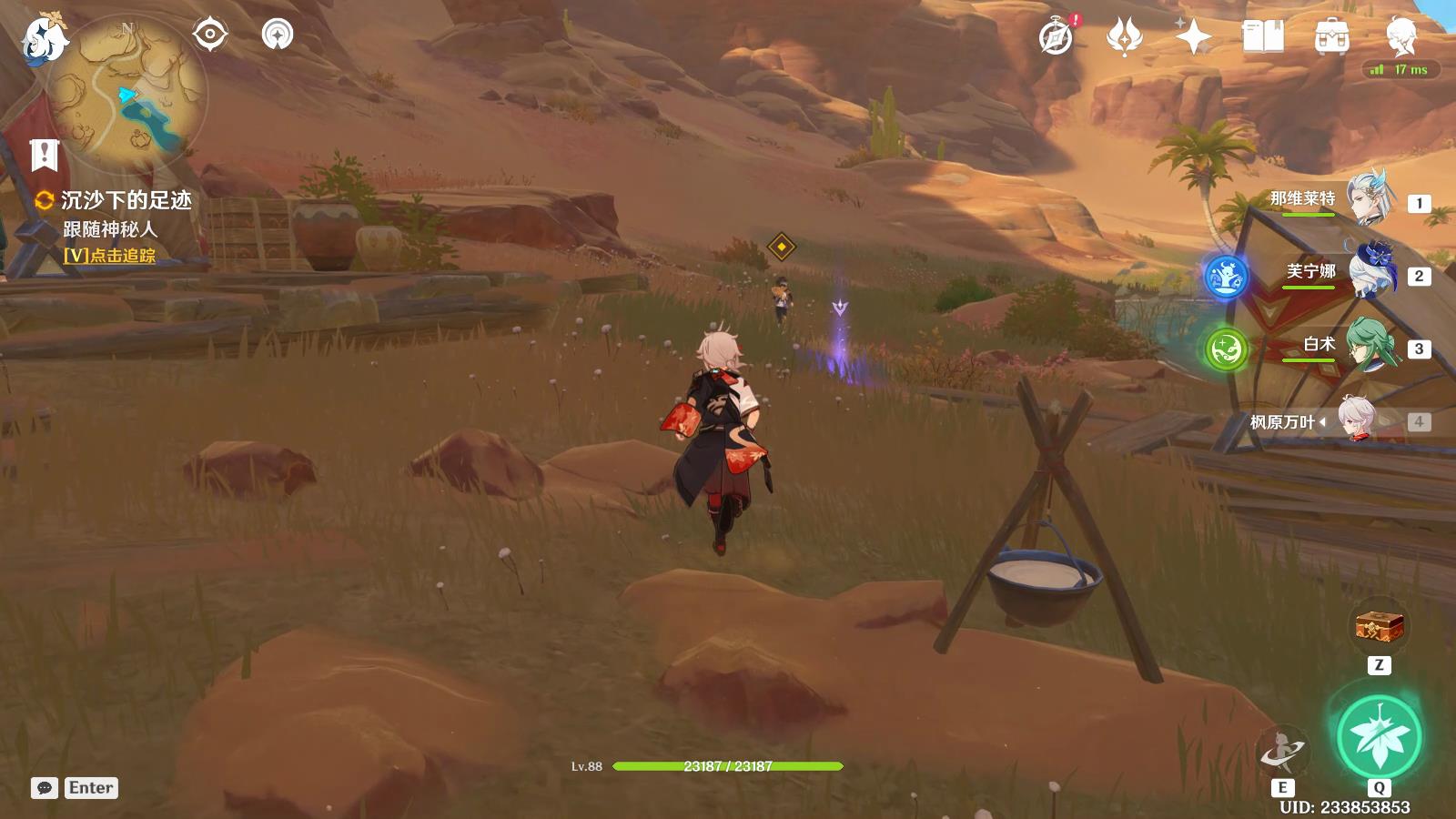Screen dimensions: 1456x819
Task: Switch to party member 白术
Action: 1370,345
